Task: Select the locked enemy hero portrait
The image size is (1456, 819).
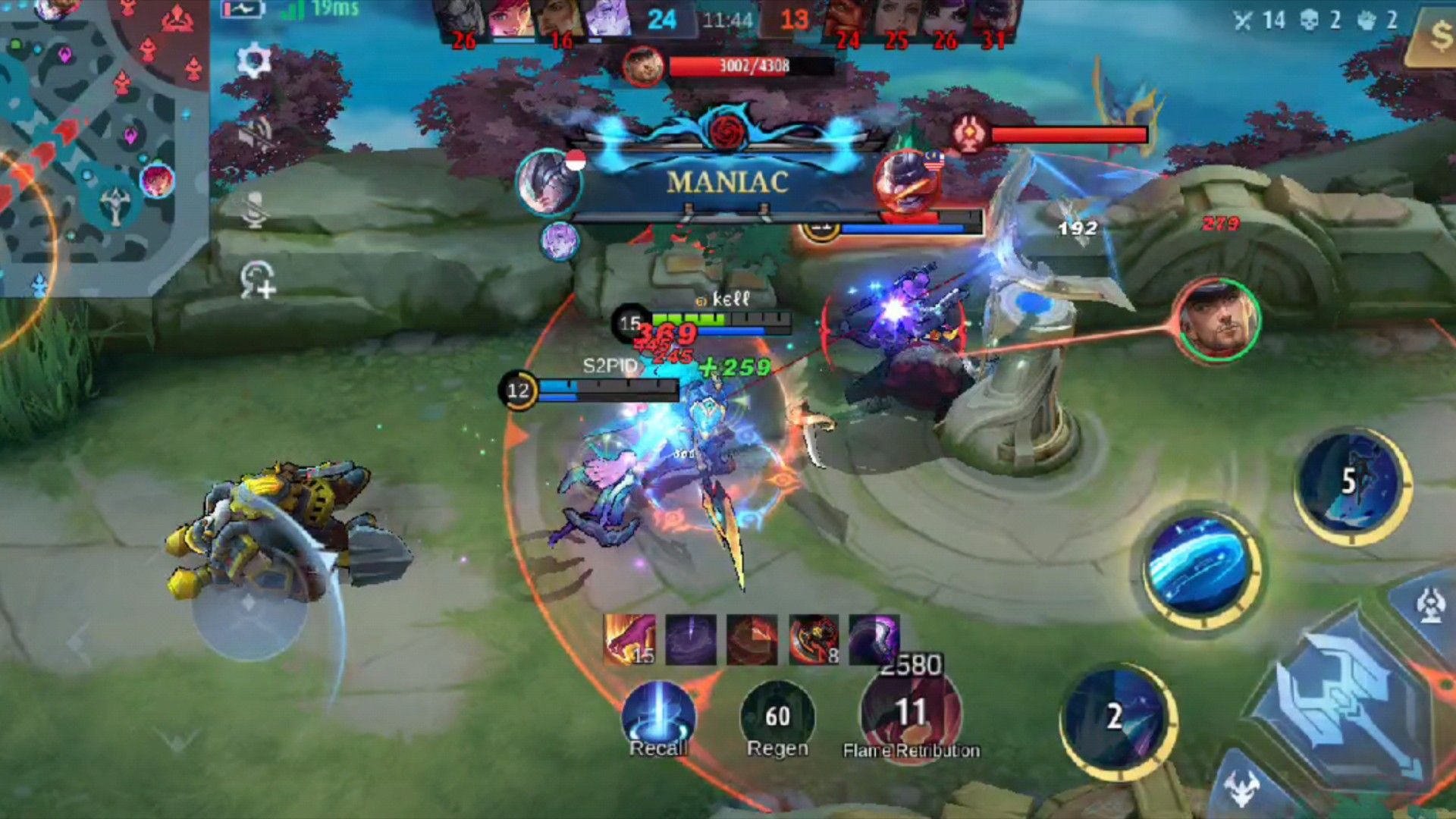Action: (1216, 321)
